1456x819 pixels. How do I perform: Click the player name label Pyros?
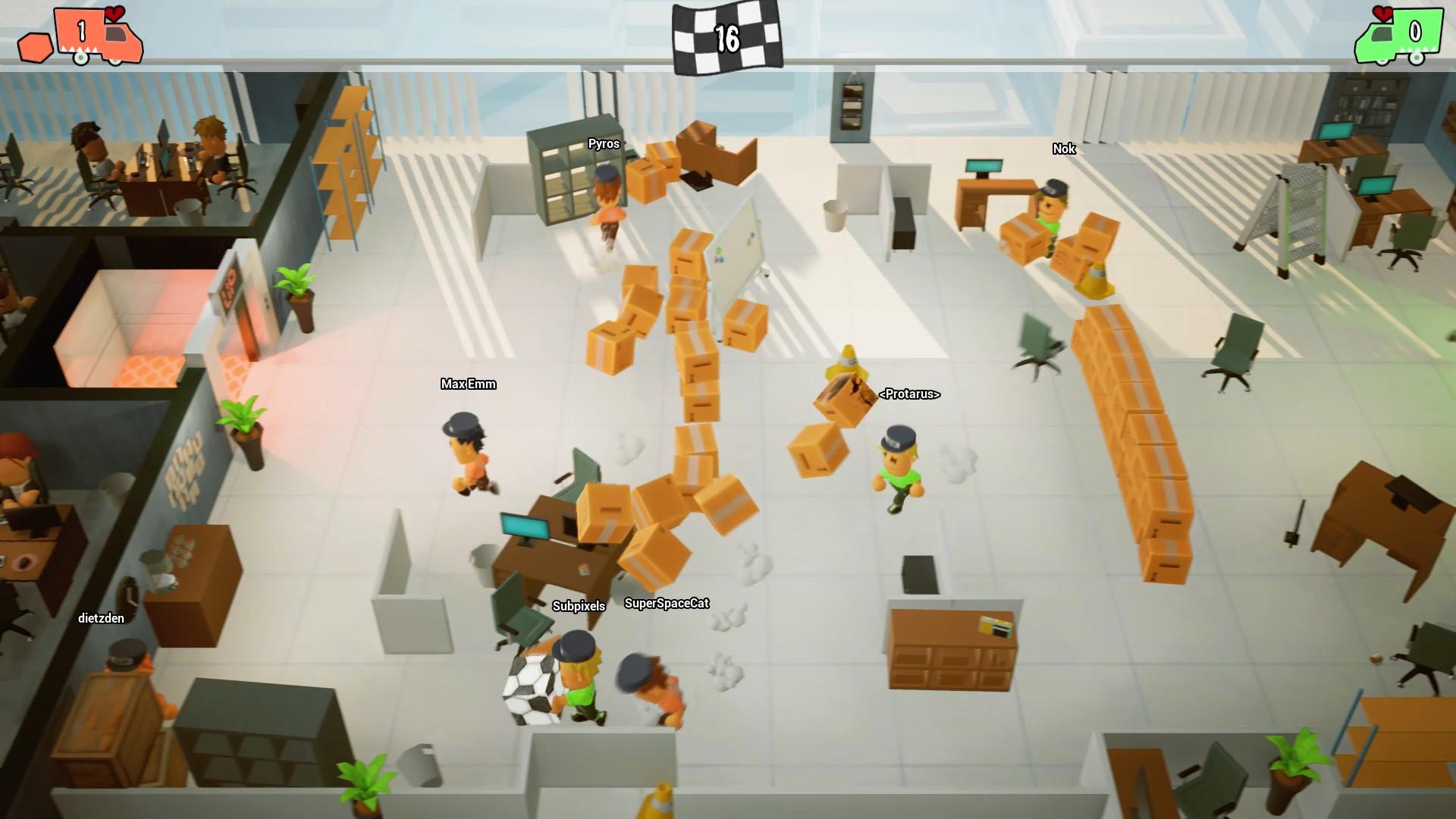tap(604, 143)
